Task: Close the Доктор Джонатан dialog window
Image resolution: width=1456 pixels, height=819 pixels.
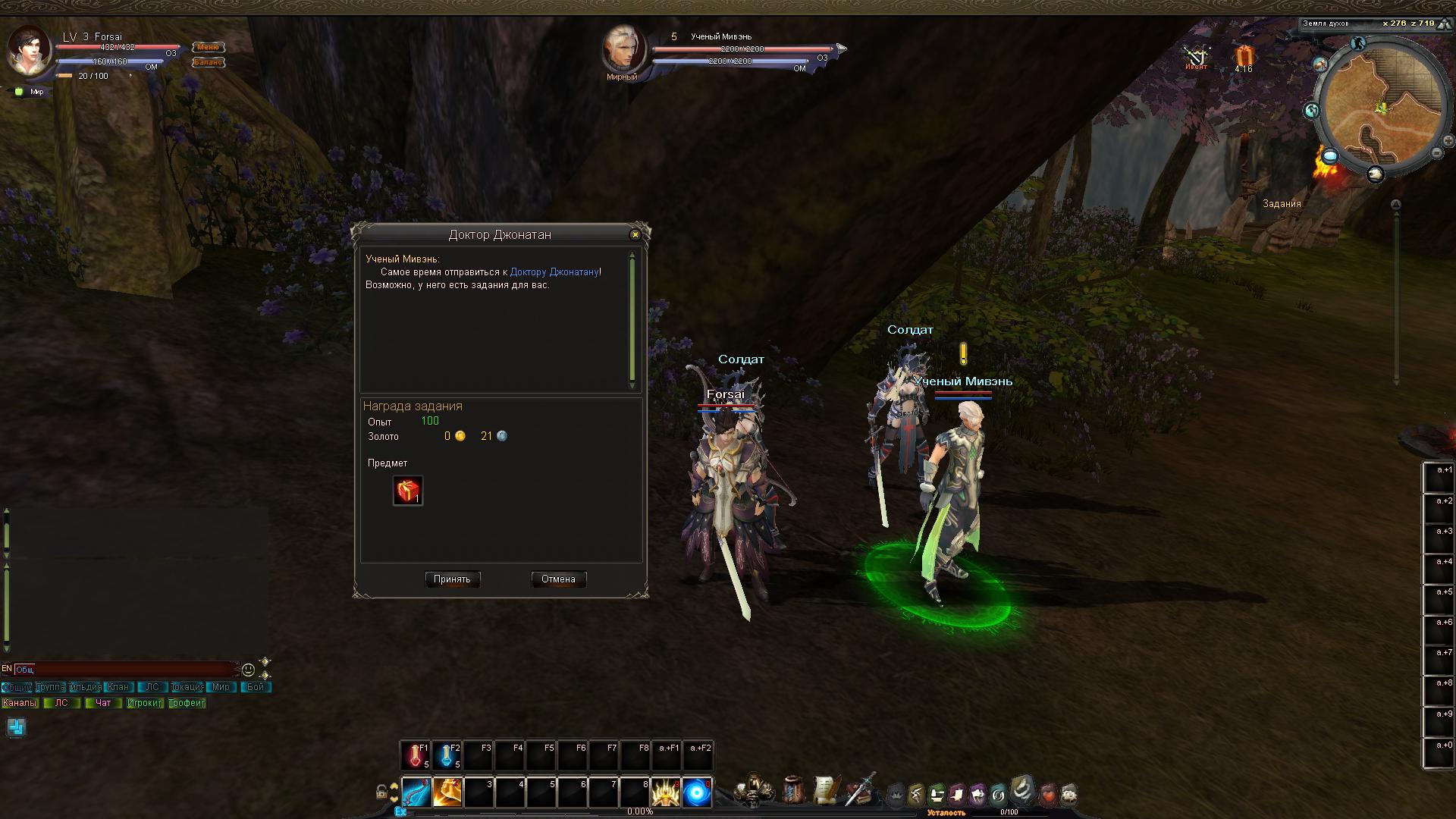Action: [x=635, y=235]
